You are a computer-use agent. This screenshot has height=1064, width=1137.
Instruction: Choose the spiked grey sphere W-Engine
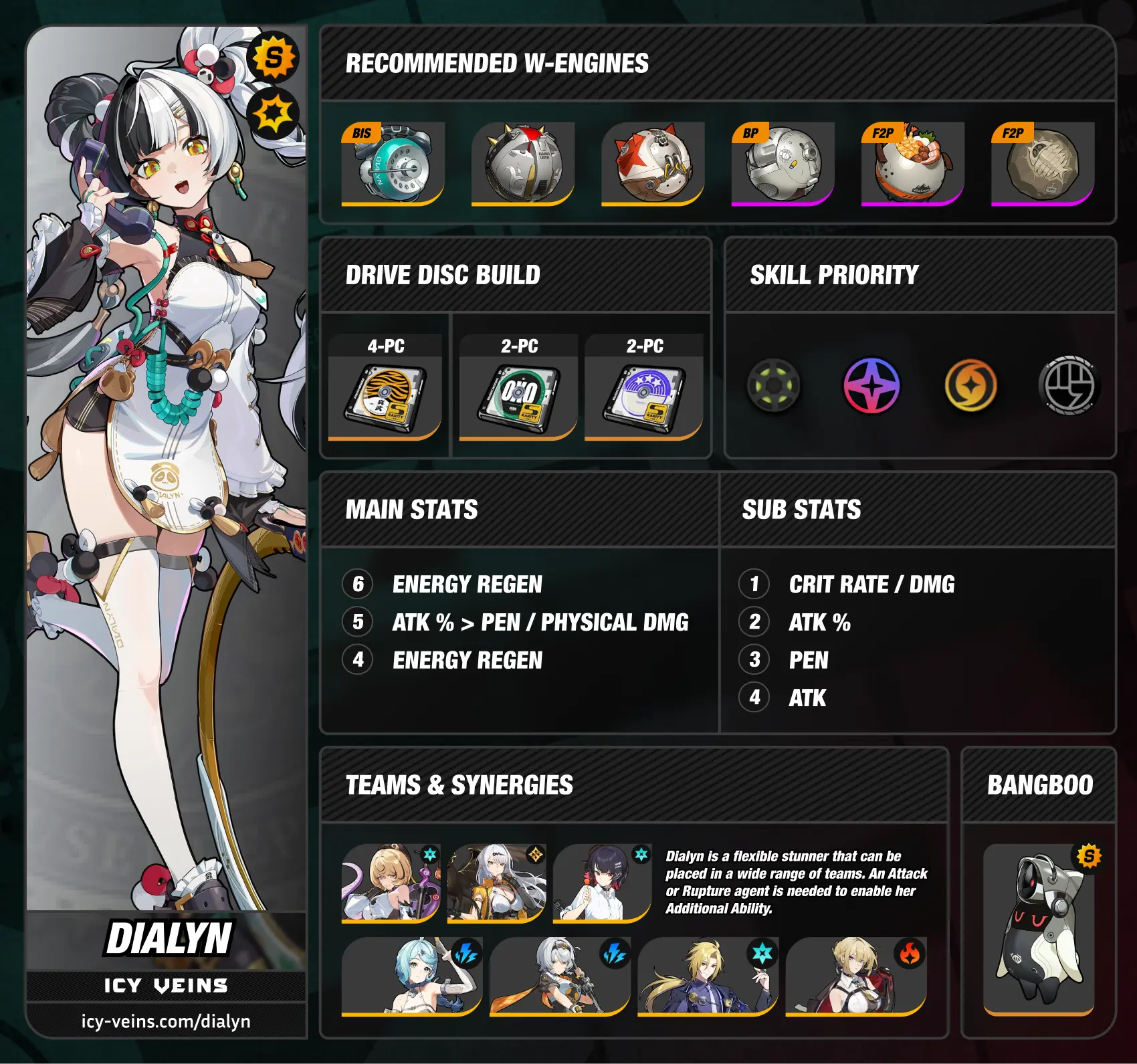522,164
